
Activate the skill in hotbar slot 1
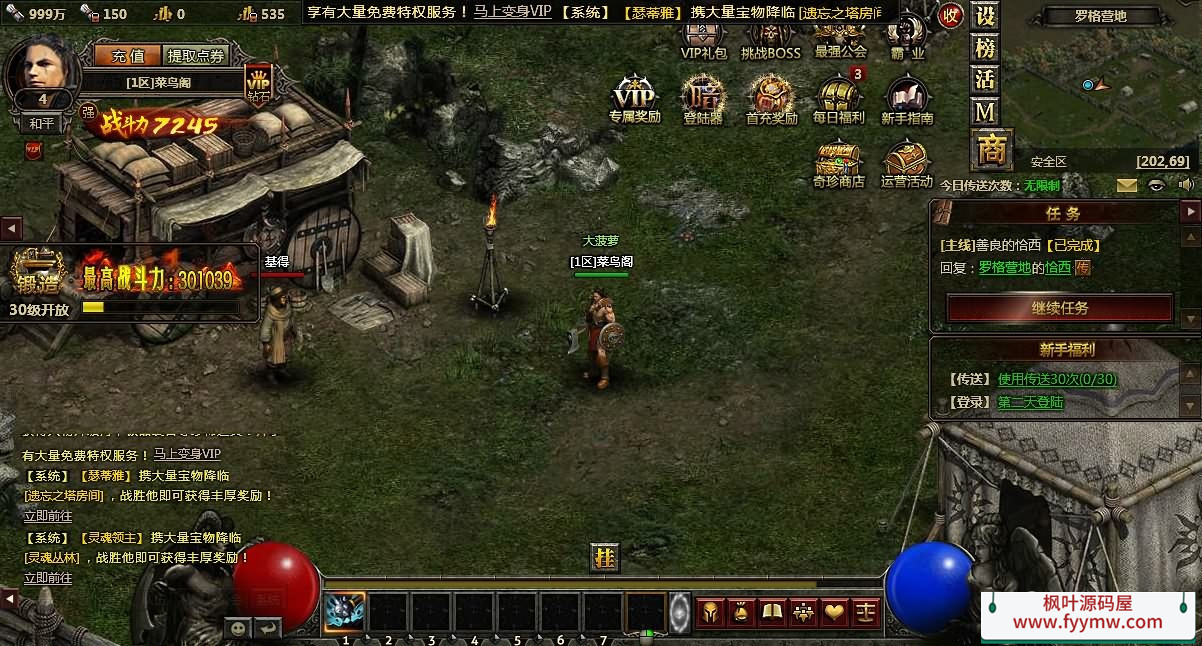(345, 612)
